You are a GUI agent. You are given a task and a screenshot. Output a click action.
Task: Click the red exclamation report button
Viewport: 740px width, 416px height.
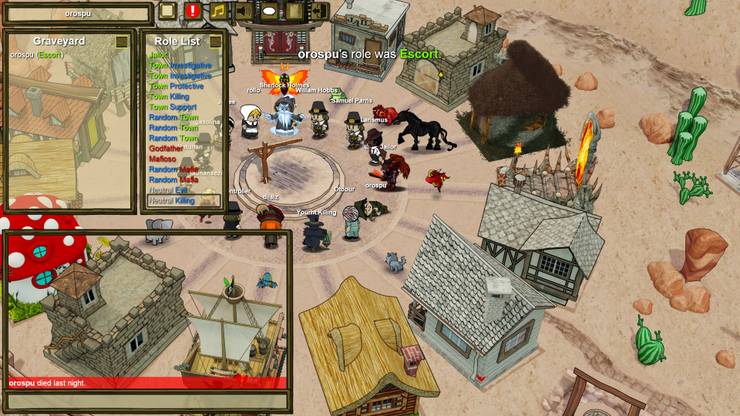192,12
